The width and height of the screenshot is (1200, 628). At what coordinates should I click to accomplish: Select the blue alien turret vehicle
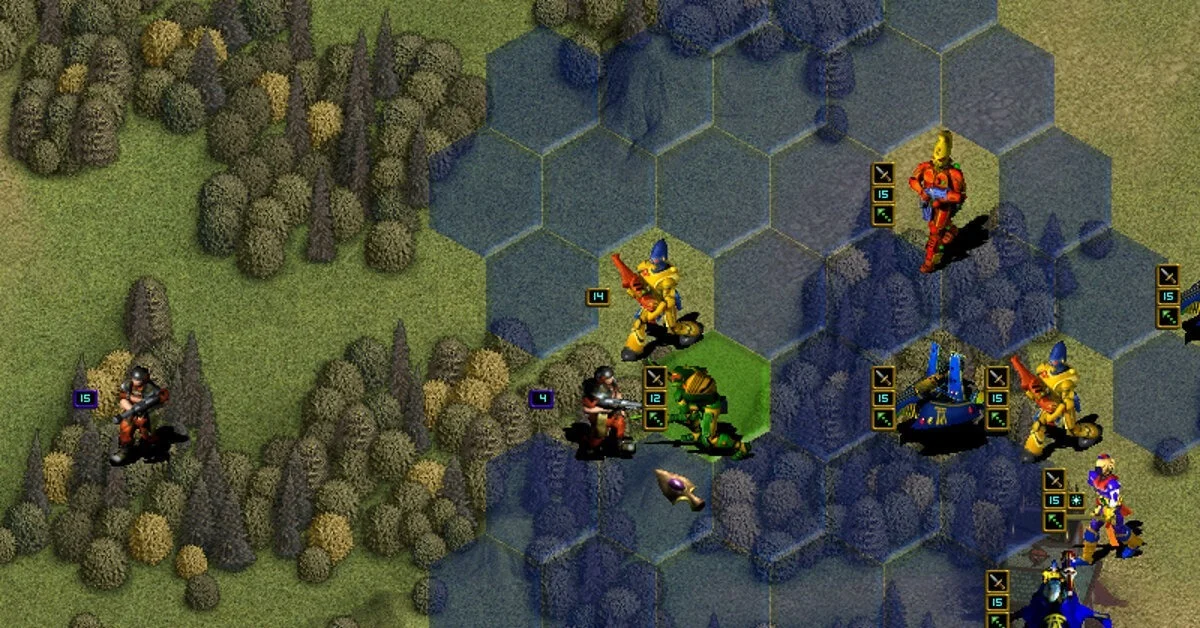[940, 396]
